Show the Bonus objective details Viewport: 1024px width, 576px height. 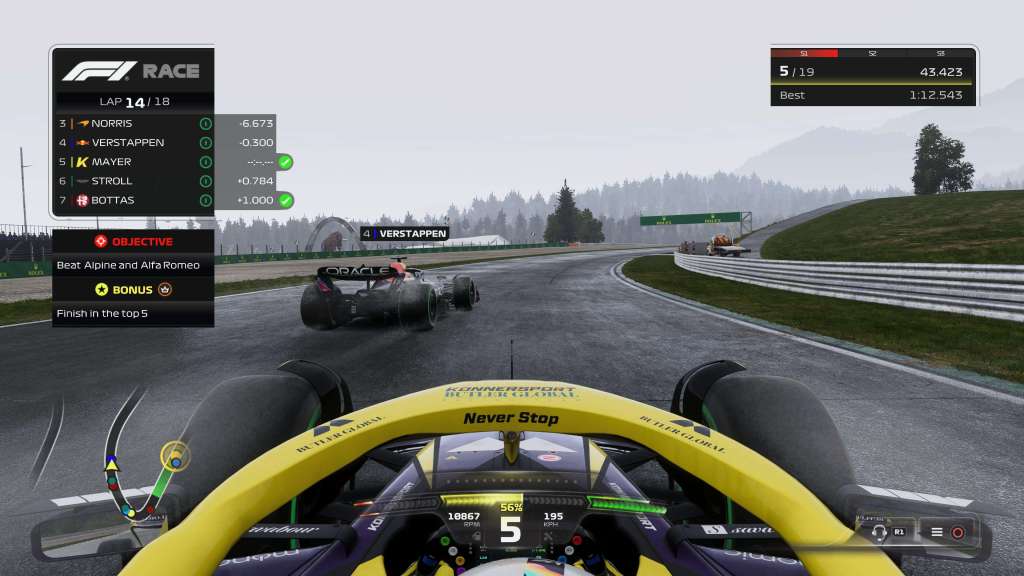[x=133, y=290]
